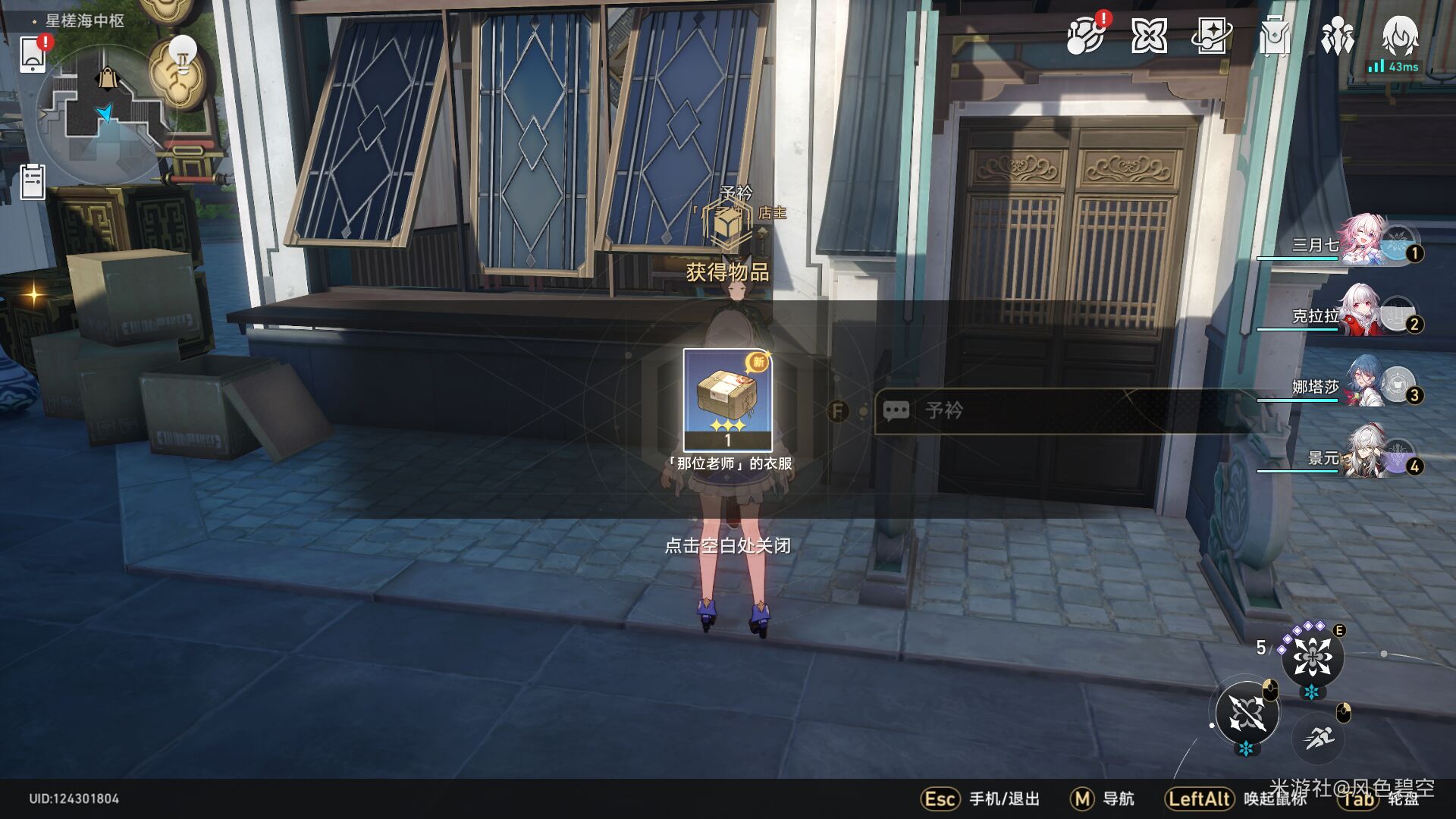Use the basic attack icon

click(x=1247, y=714)
